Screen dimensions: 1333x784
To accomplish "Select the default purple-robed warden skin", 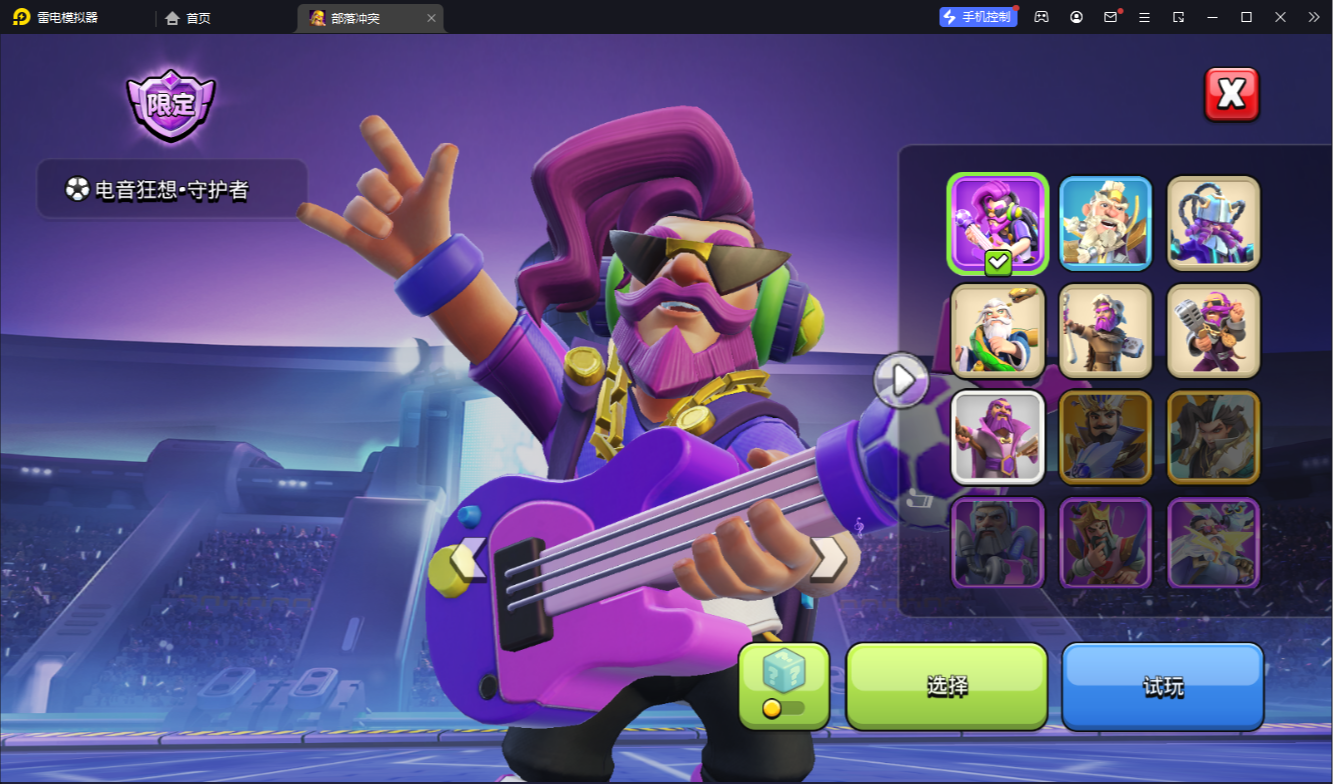I will (998, 437).
